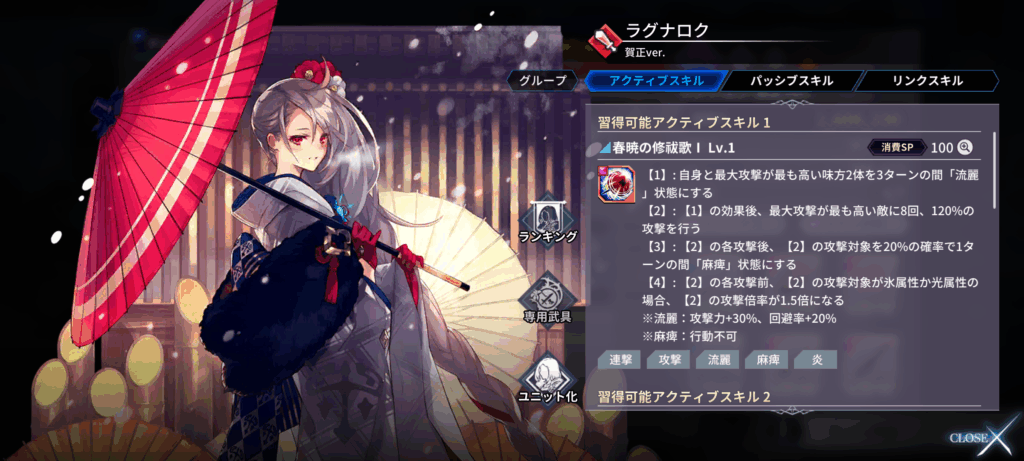Click the 流麗 skill tag

click(717, 359)
